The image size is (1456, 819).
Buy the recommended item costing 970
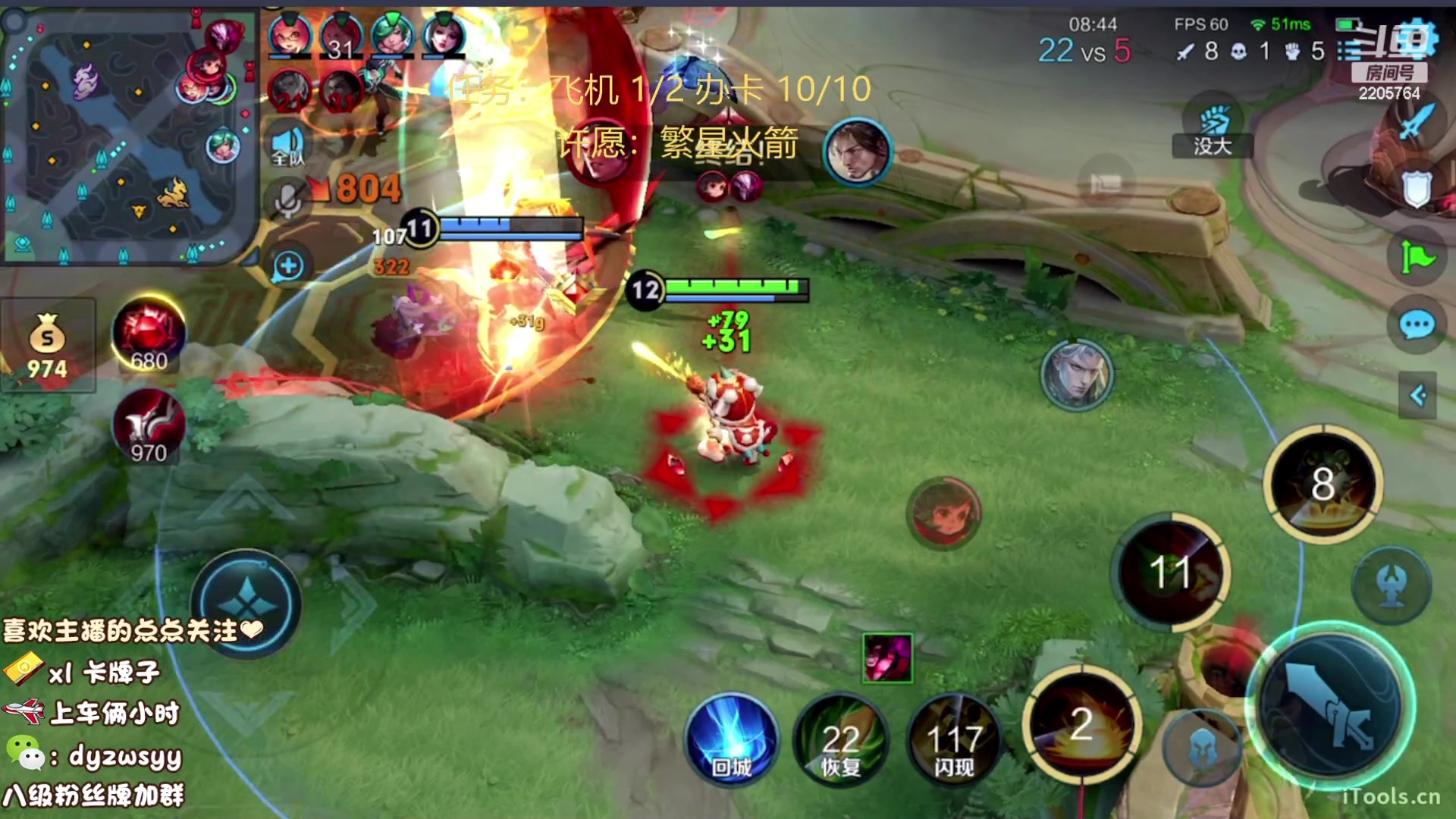pos(149,426)
